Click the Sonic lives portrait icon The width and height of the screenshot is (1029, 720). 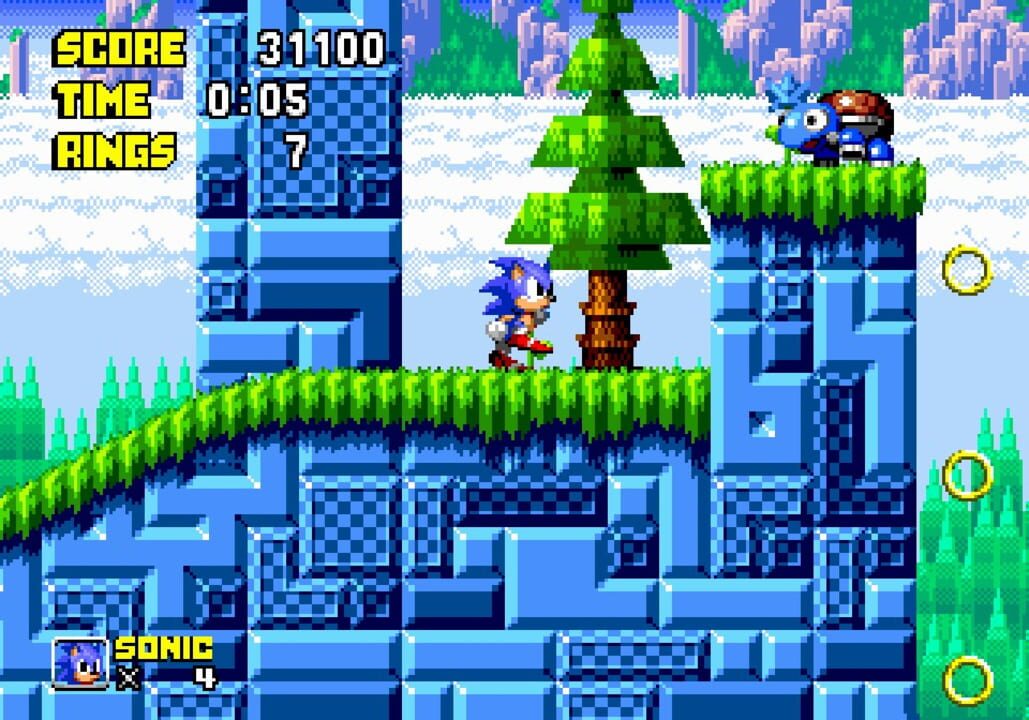pos(80,663)
